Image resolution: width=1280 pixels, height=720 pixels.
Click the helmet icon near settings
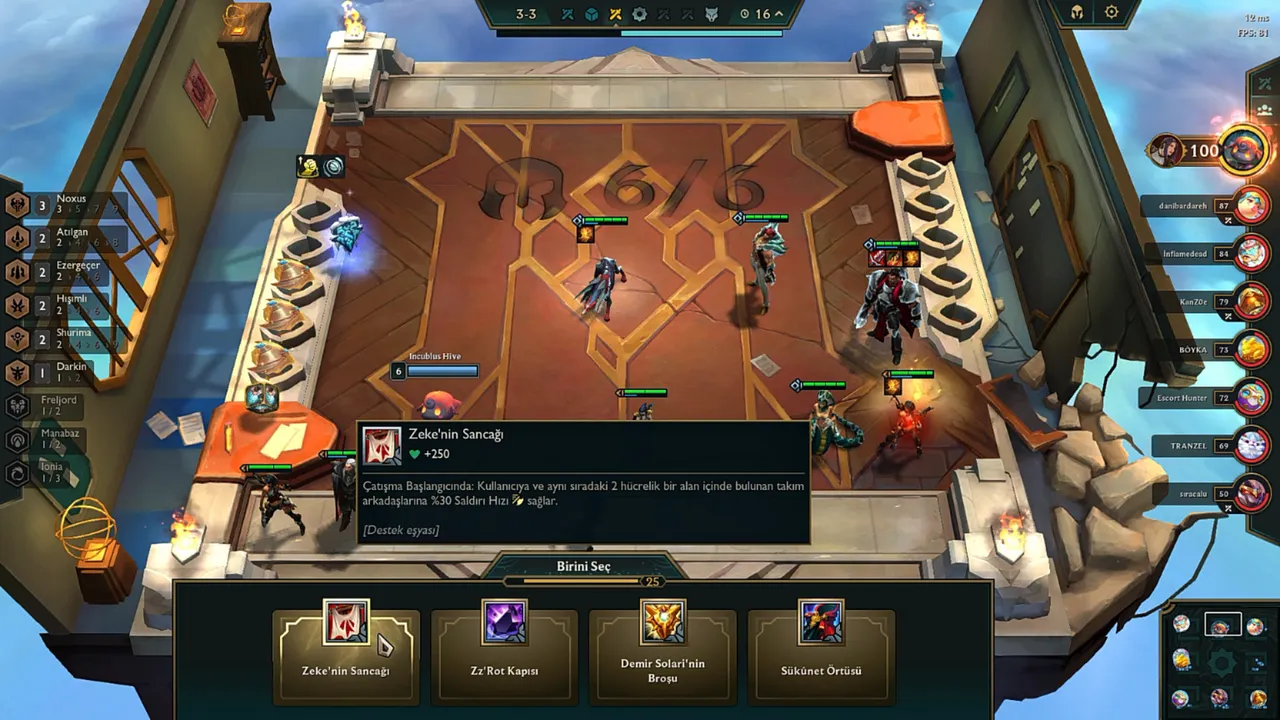(1078, 13)
